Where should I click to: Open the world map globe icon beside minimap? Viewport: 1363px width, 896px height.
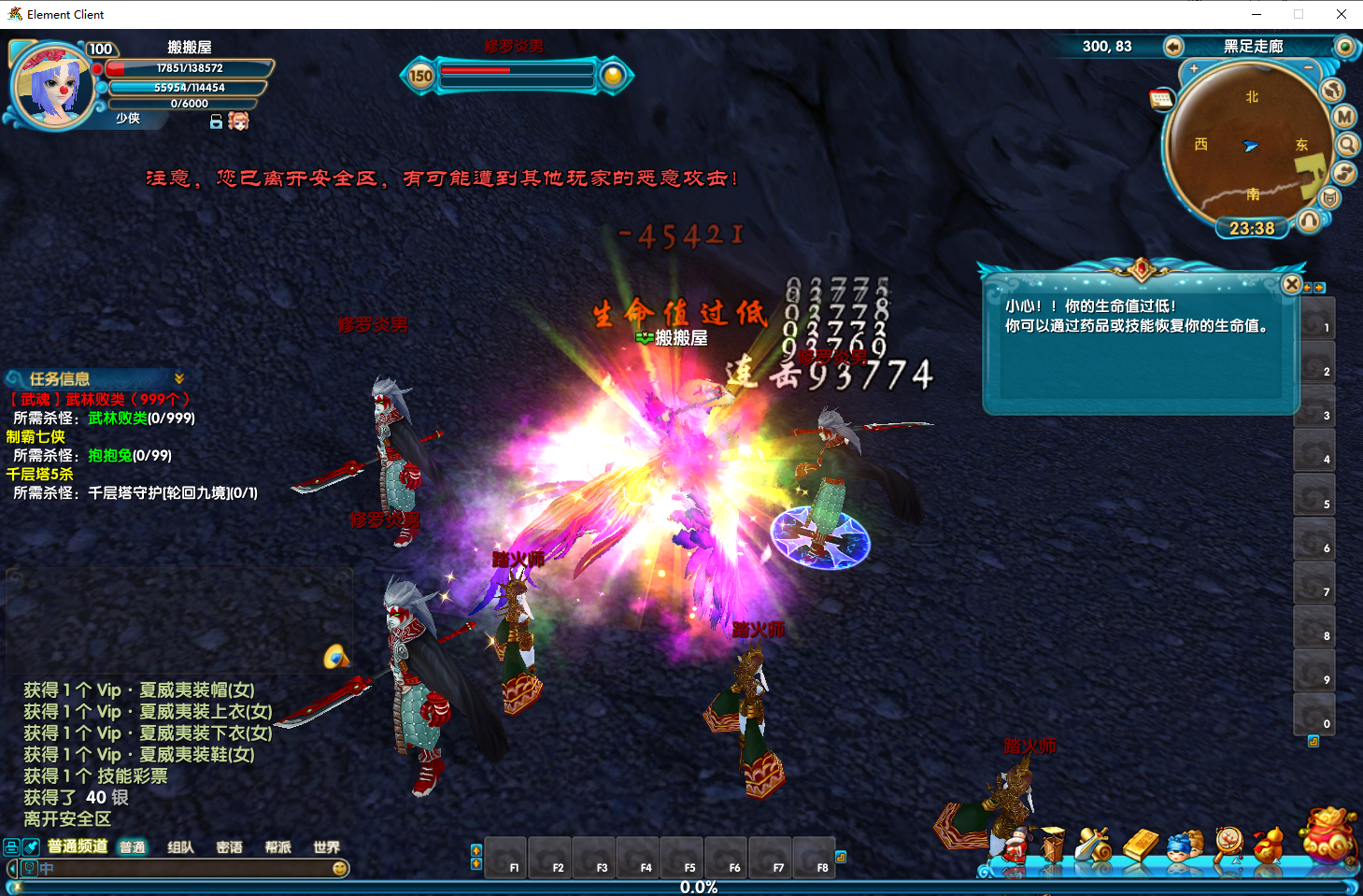(1332, 89)
